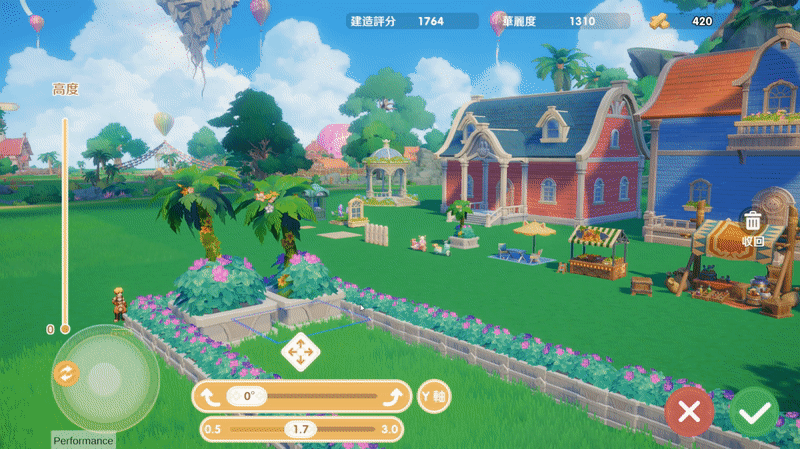Switch rotation axis with Y軸 button

pyautogui.click(x=434, y=396)
